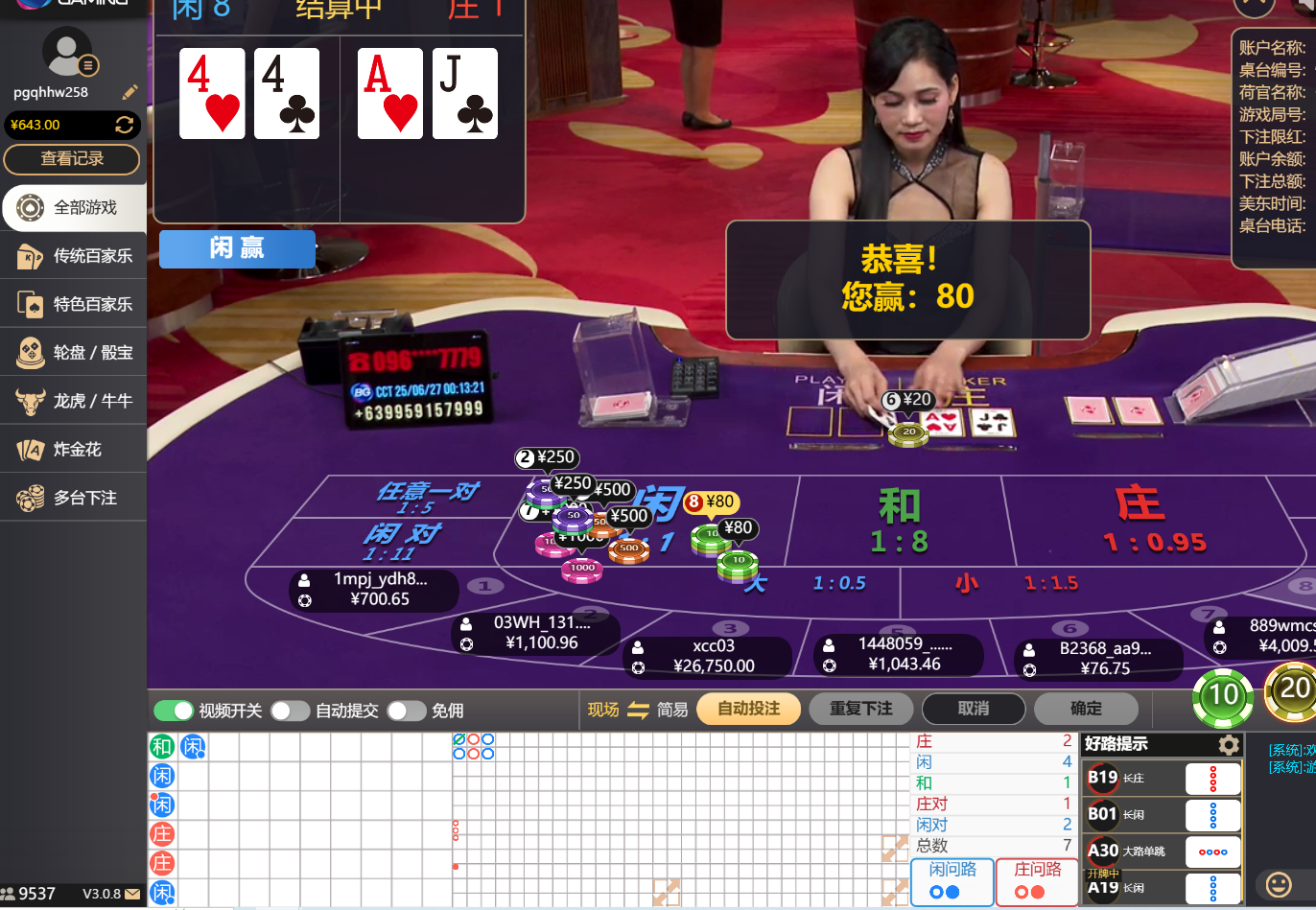Viewport: 1316px width, 910px height.
Task: Cancel the bet with 取消
Action: 973,709
